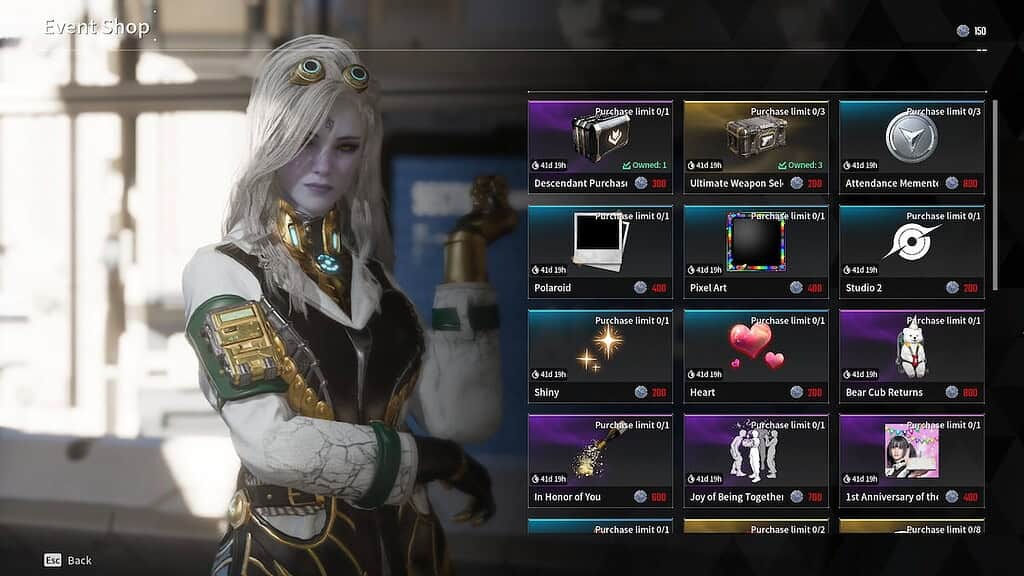The image size is (1024, 576).
Task: Choose the Ultimate Weapon Selection box
Action: click(x=756, y=147)
